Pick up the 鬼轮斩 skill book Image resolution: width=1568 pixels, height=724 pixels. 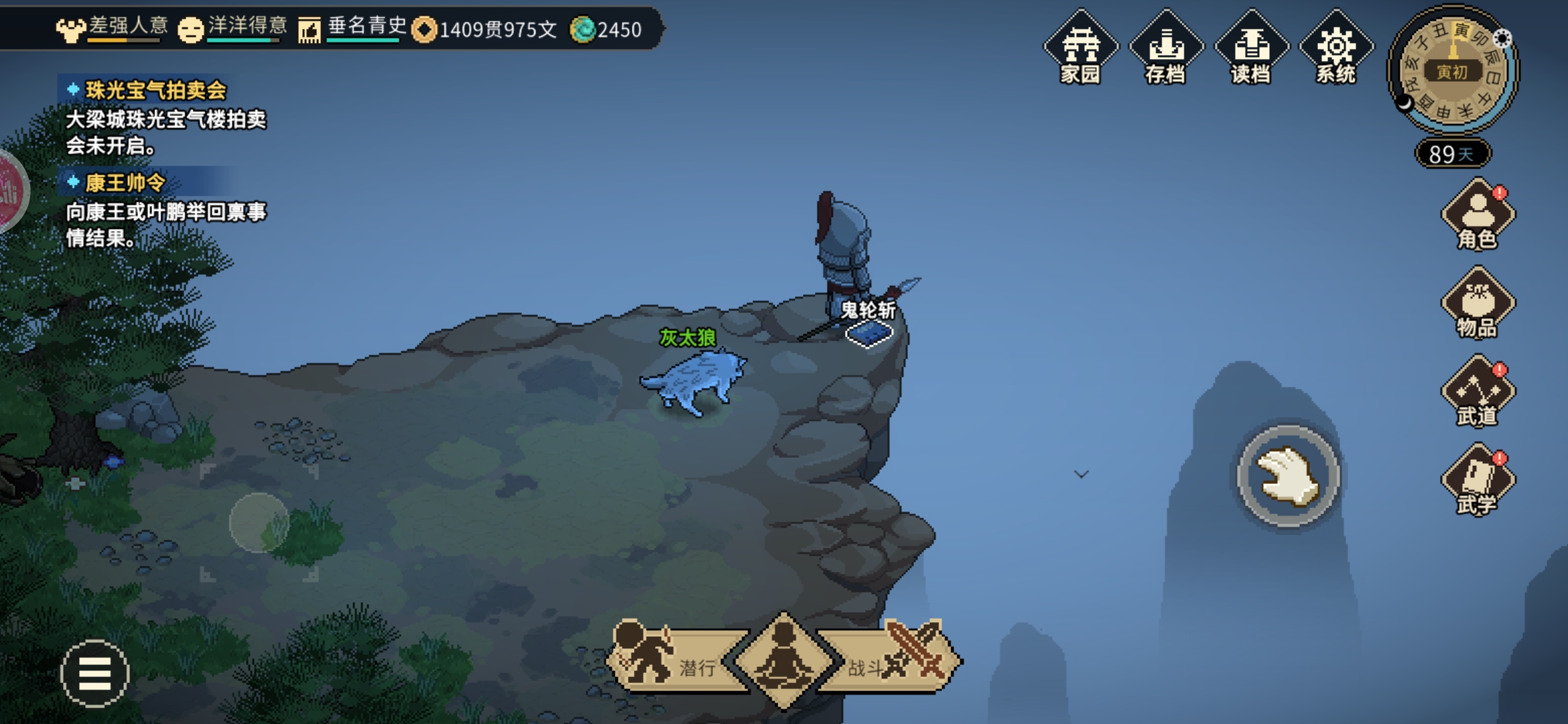(x=869, y=332)
